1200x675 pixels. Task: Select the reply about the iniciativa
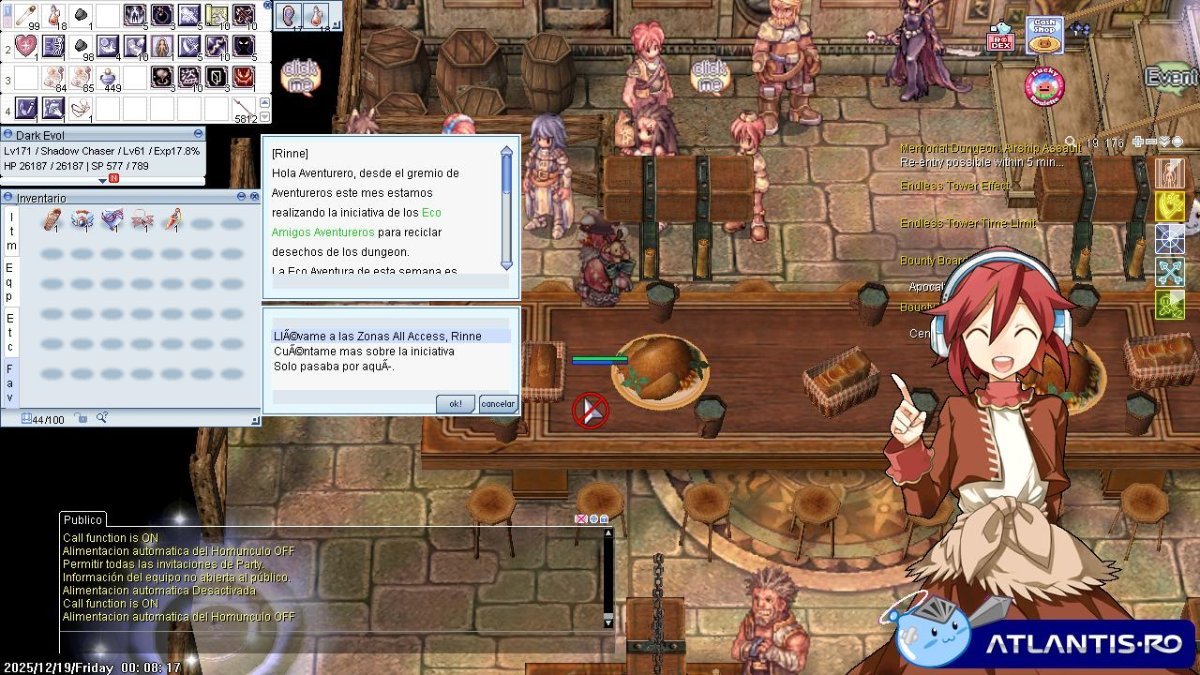point(364,351)
